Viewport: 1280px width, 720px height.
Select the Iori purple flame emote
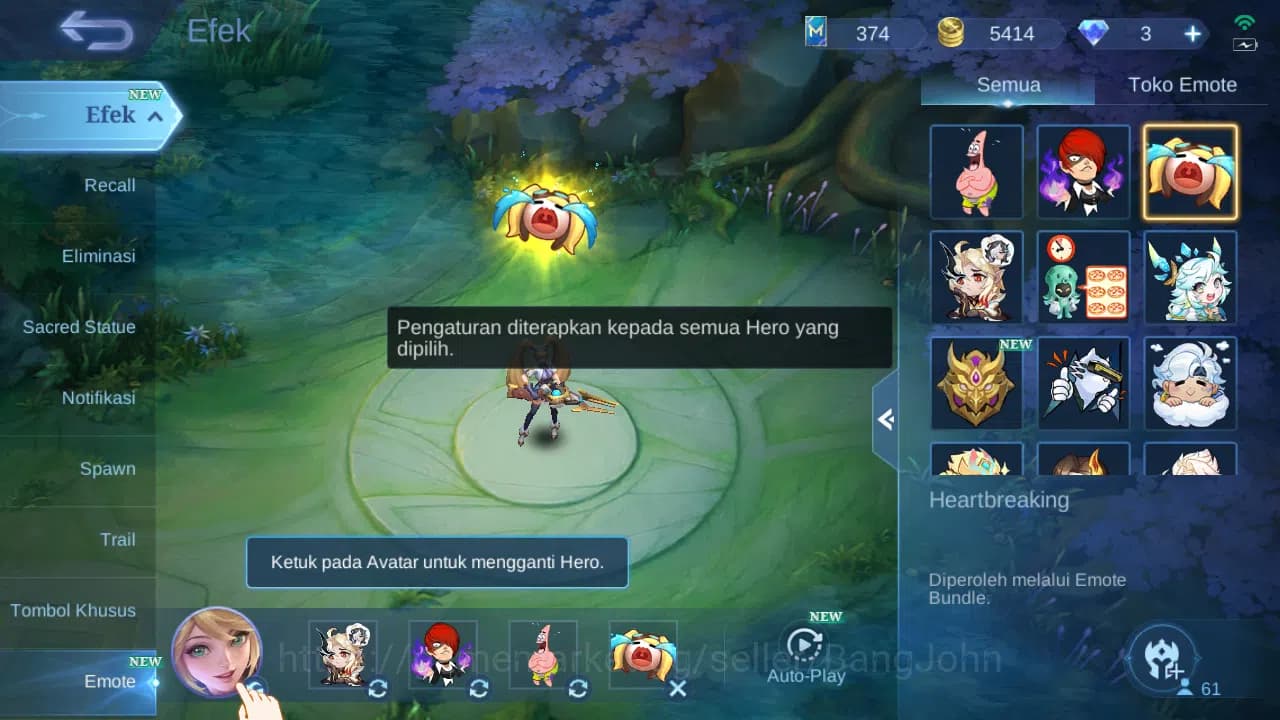(x=1083, y=172)
